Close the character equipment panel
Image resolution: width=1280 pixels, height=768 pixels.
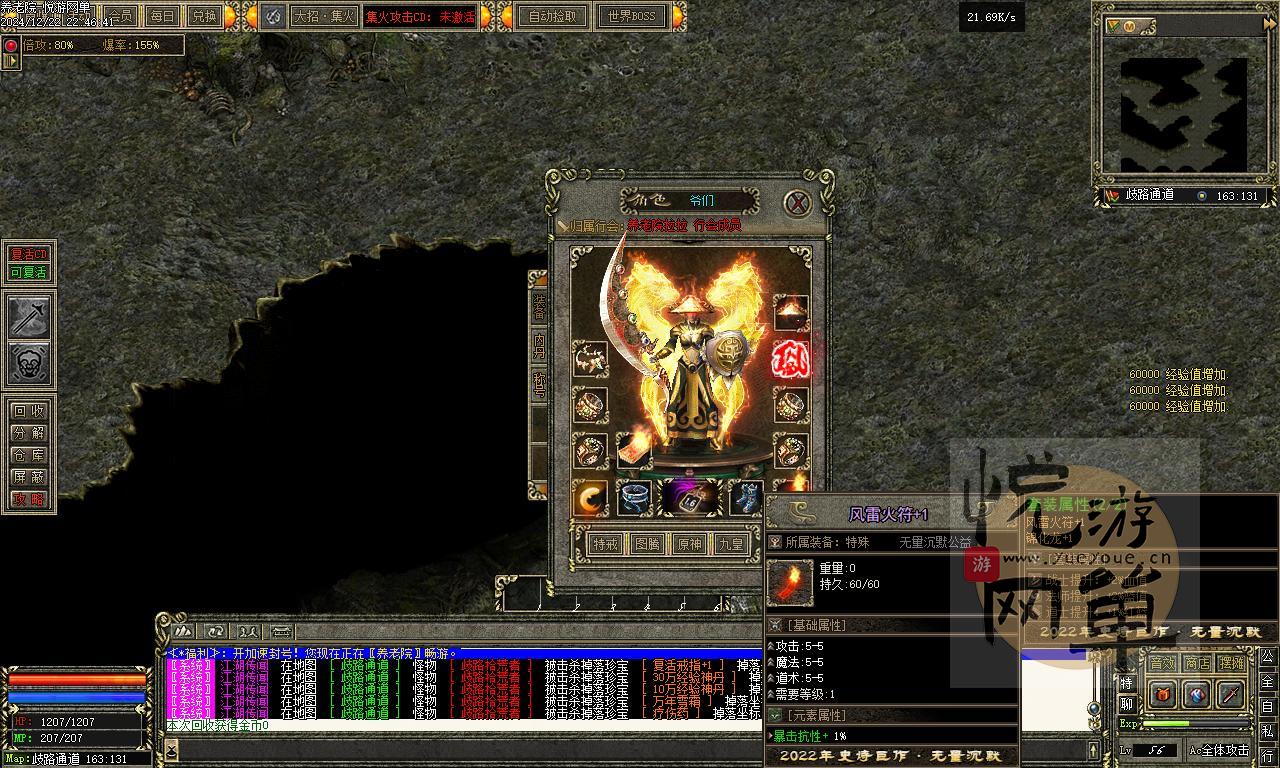point(797,204)
